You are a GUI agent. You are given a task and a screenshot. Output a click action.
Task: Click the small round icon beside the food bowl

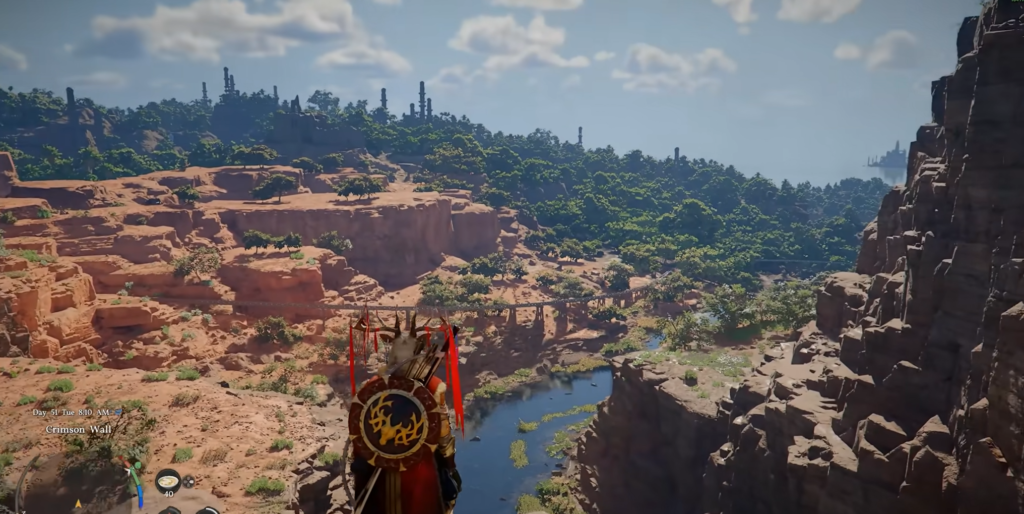[189, 481]
